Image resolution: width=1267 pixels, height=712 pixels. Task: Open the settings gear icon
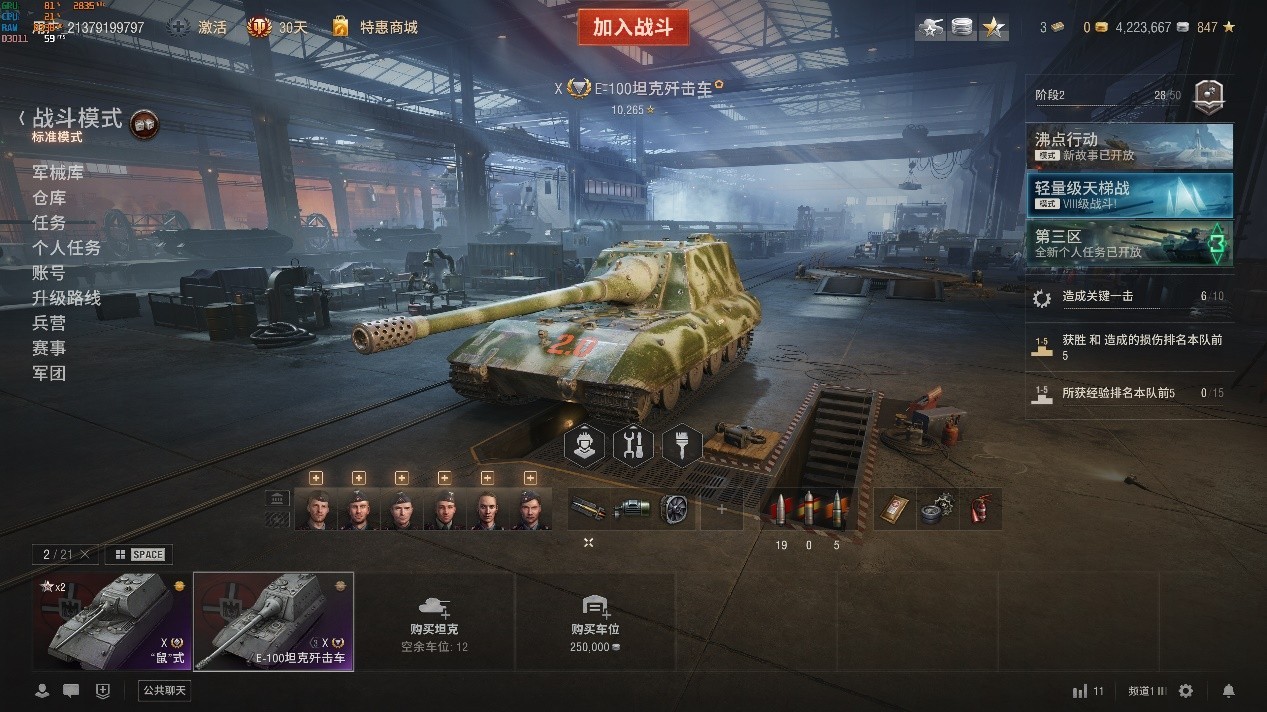pyautogui.click(x=1186, y=691)
